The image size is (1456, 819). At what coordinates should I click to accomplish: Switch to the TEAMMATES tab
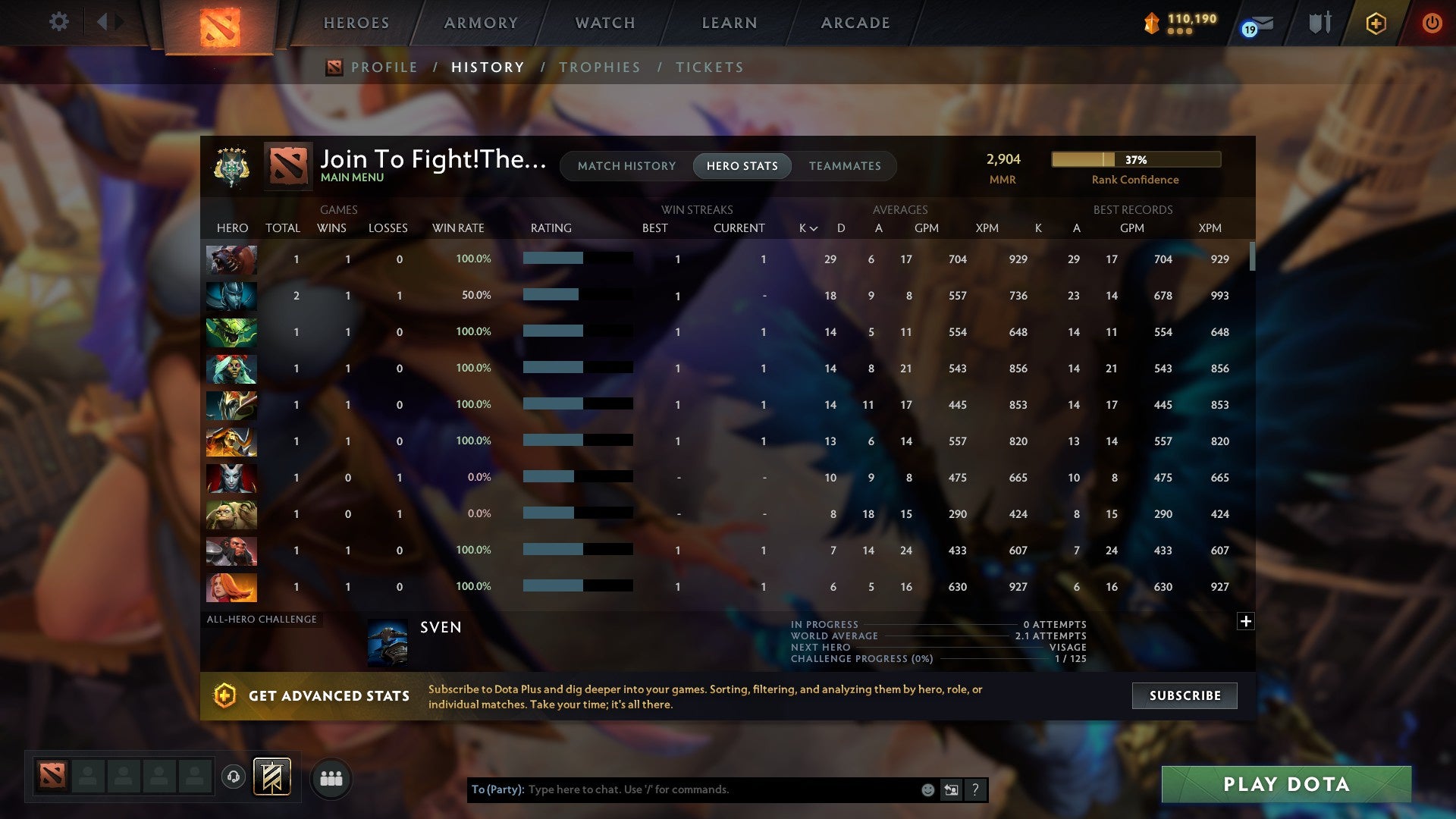[845, 166]
